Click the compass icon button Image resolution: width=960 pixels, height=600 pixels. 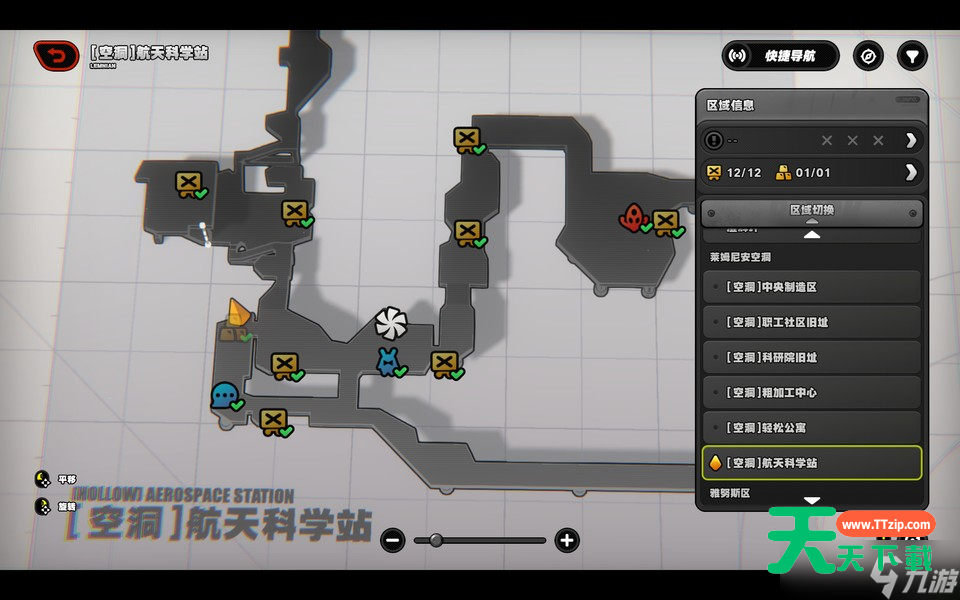click(868, 56)
